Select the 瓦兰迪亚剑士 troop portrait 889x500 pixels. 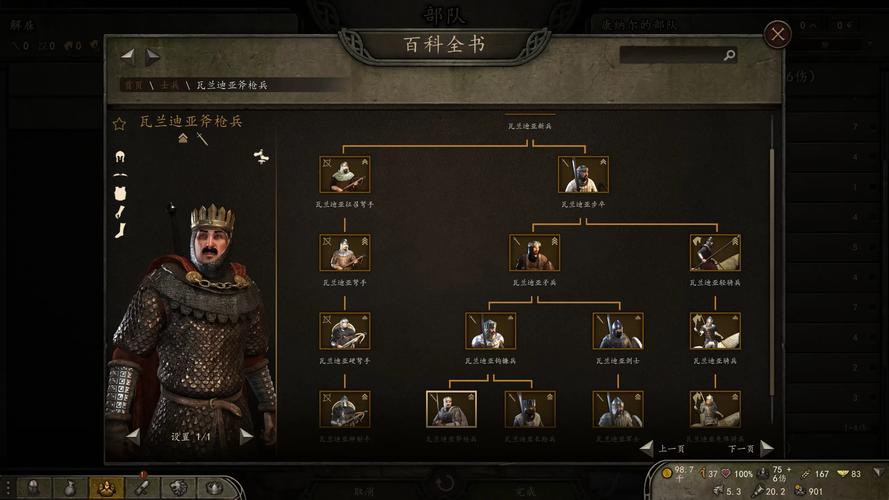(617, 331)
